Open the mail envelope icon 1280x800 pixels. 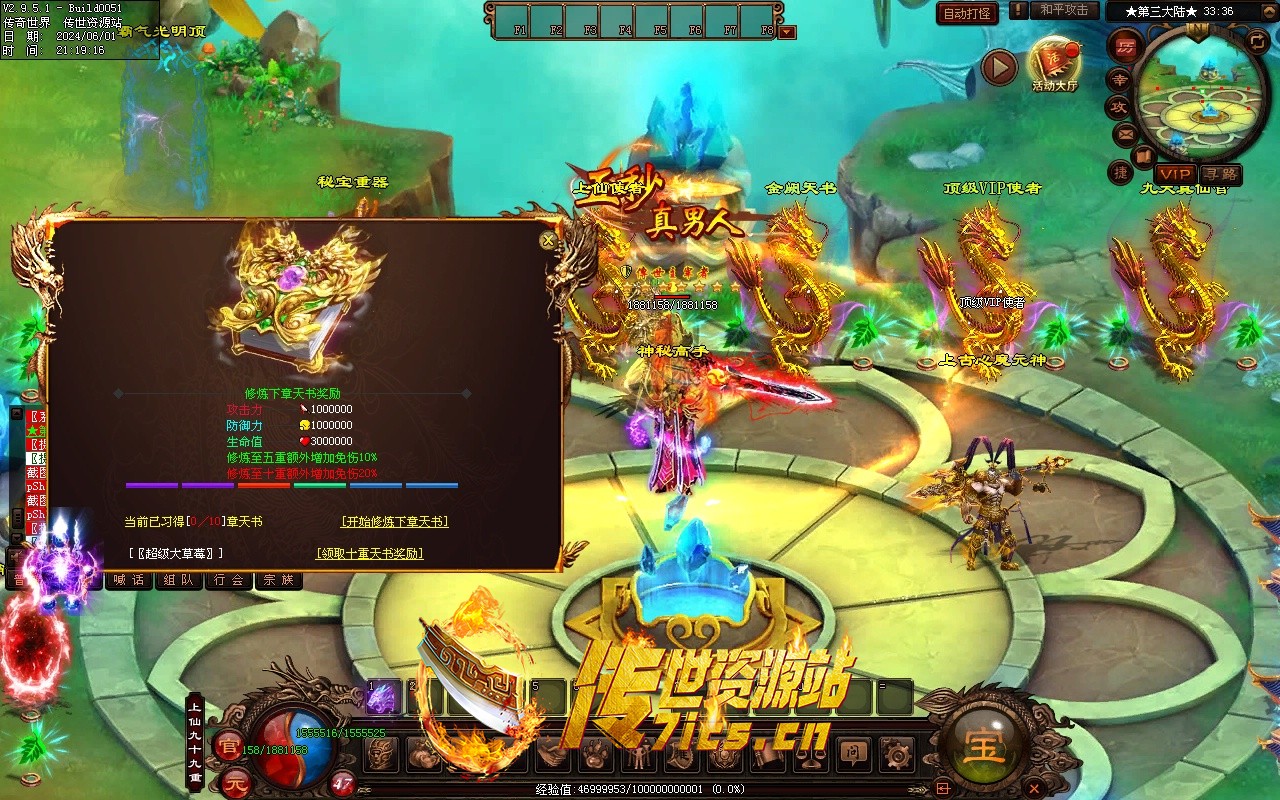(x=1125, y=133)
